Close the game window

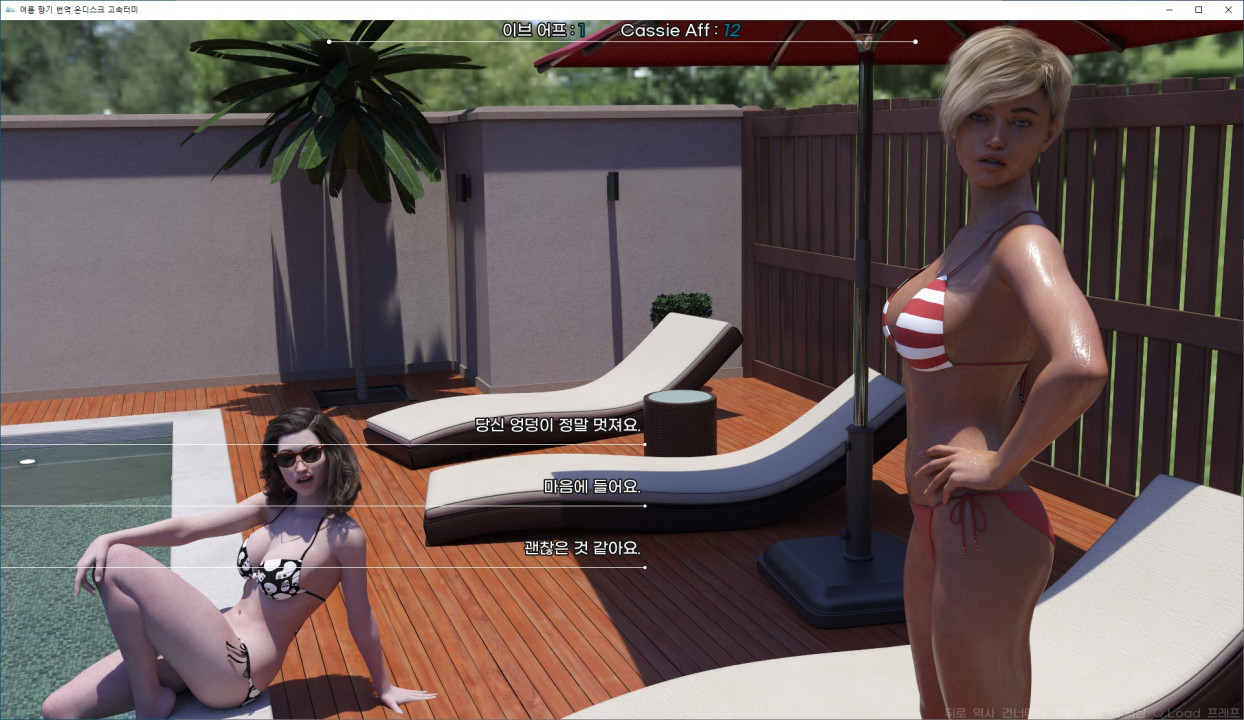click(x=1227, y=9)
